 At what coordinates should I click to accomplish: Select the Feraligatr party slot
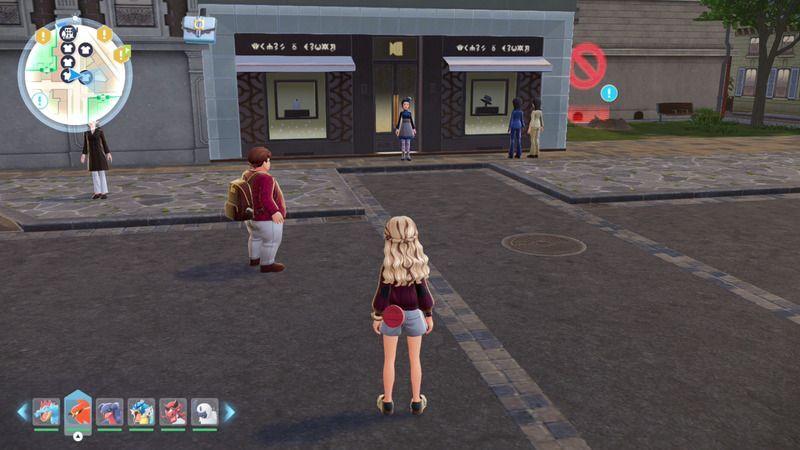46,411
